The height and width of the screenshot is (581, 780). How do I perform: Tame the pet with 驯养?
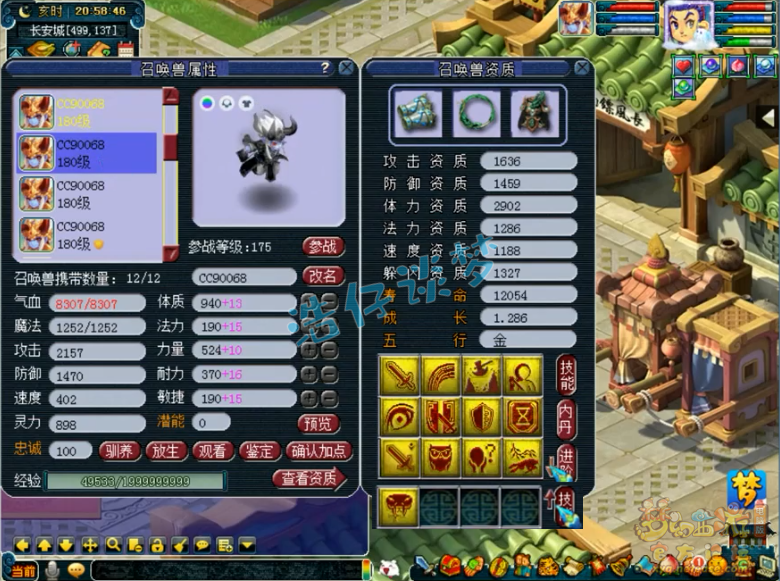pos(120,451)
